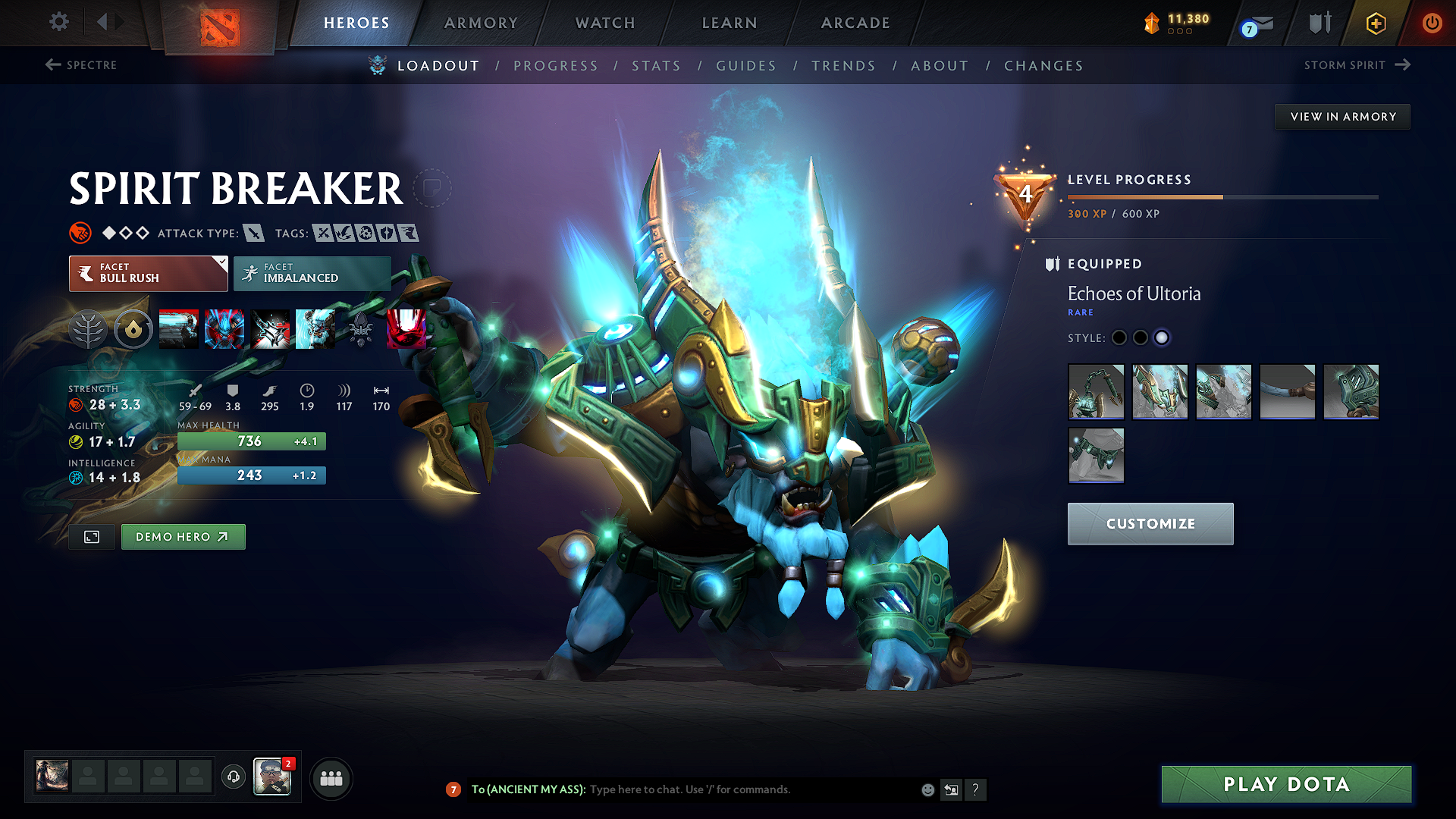Select the Charge of Darkness ability icon

(x=178, y=329)
